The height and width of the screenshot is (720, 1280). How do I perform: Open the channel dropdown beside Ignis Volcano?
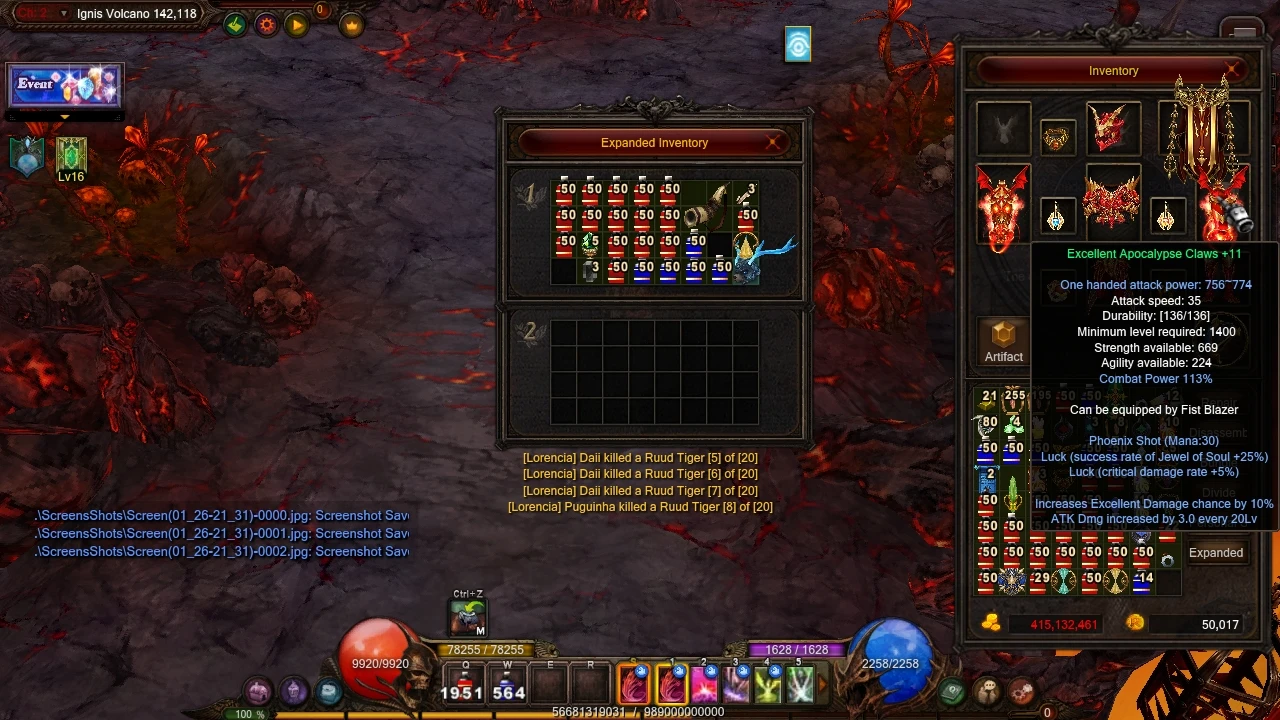coord(64,14)
